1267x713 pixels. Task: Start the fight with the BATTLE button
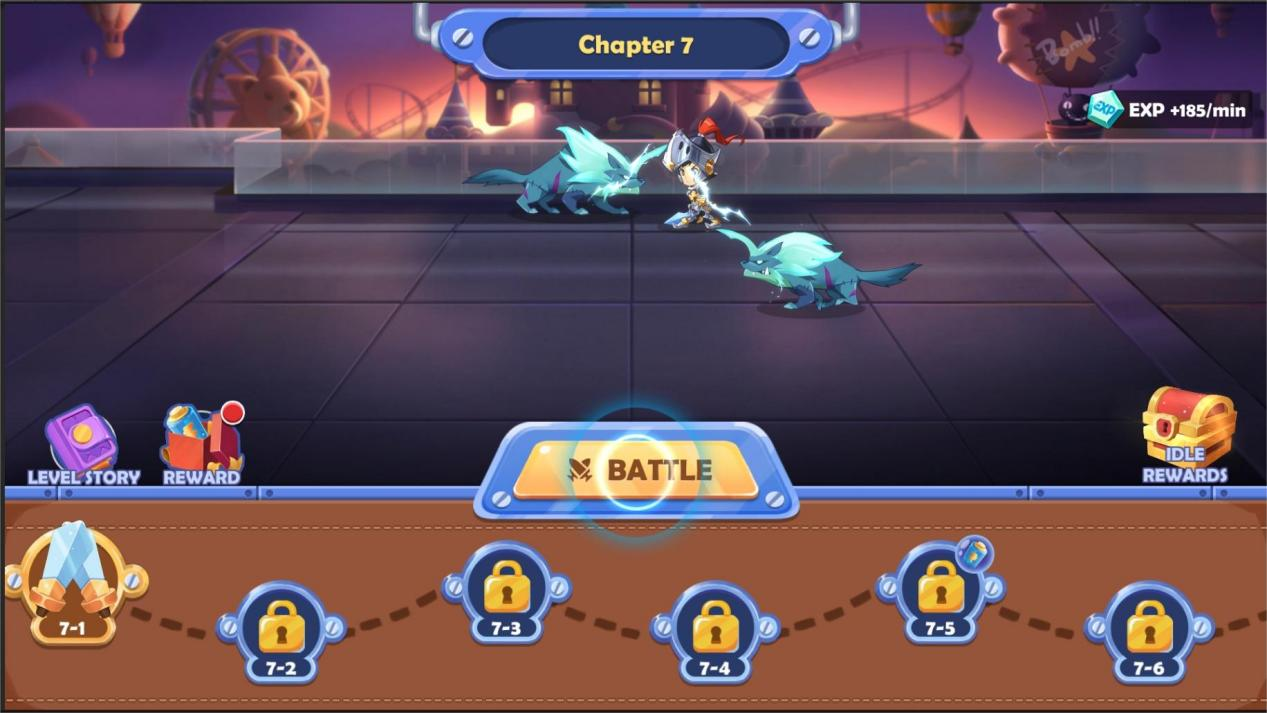coord(636,469)
